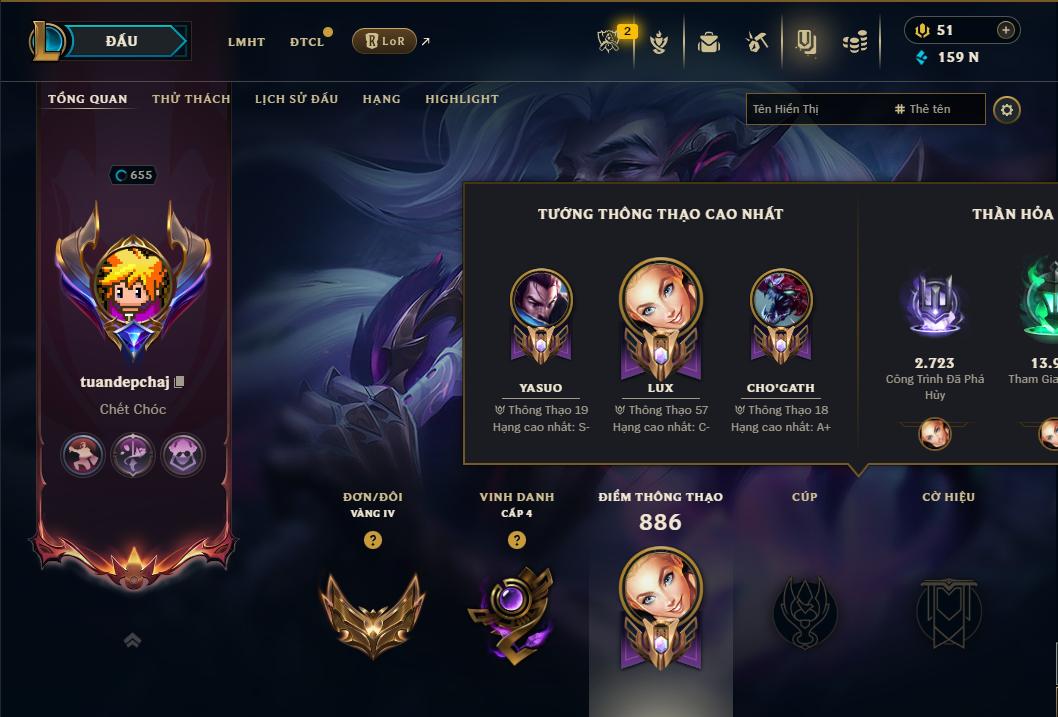1058x717 pixels.
Task: Click the plus button beside 51 RP
Action: coord(1005,30)
